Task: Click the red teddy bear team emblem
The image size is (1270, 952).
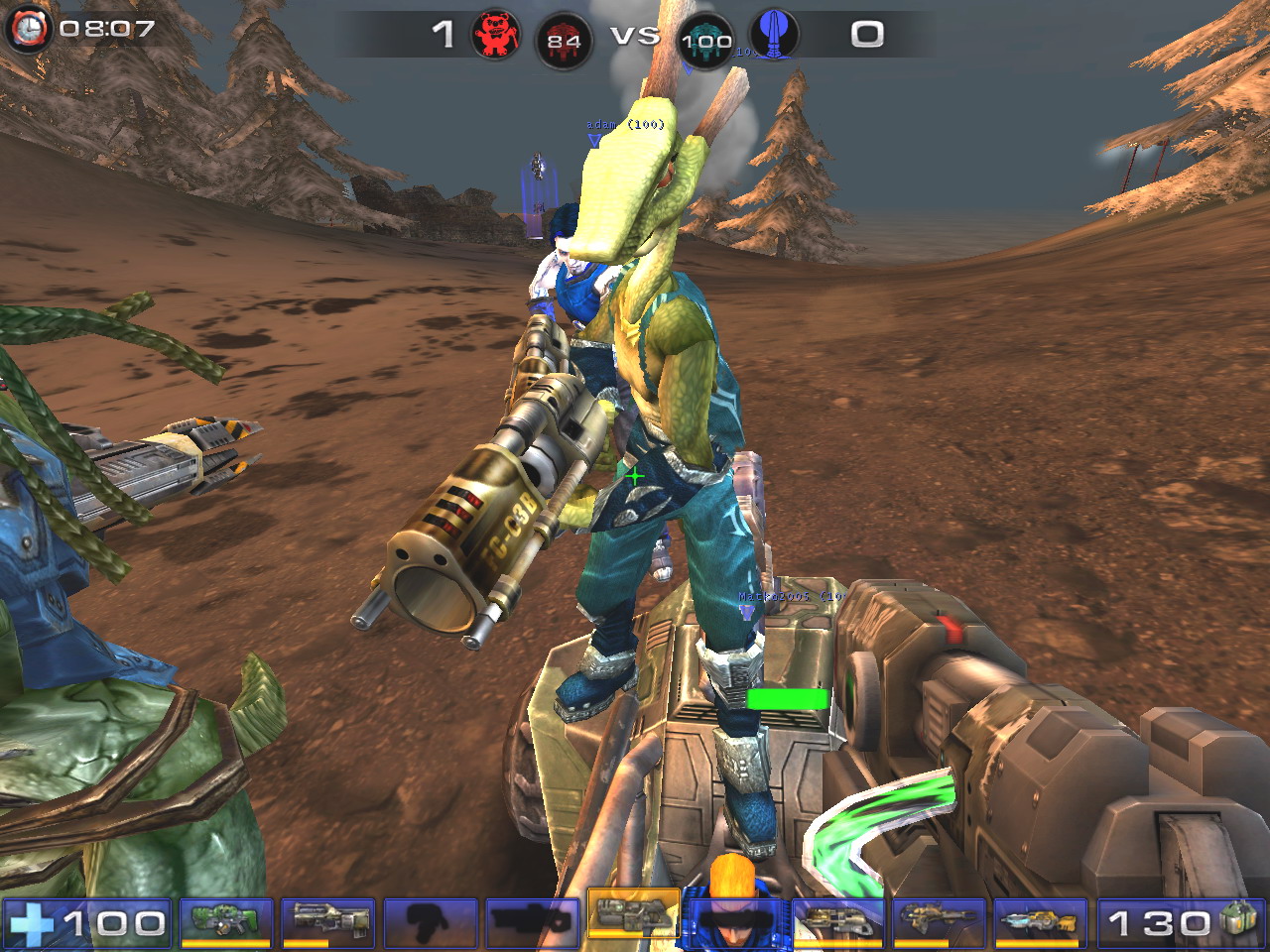Action: [x=496, y=36]
